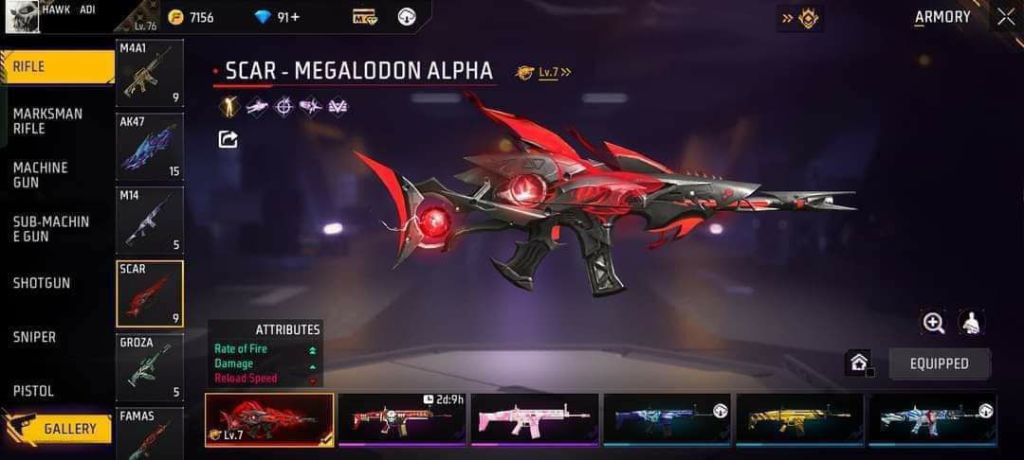Close the Armory screen
The height and width of the screenshot is (460, 1024).
pyautogui.click(x=1005, y=16)
